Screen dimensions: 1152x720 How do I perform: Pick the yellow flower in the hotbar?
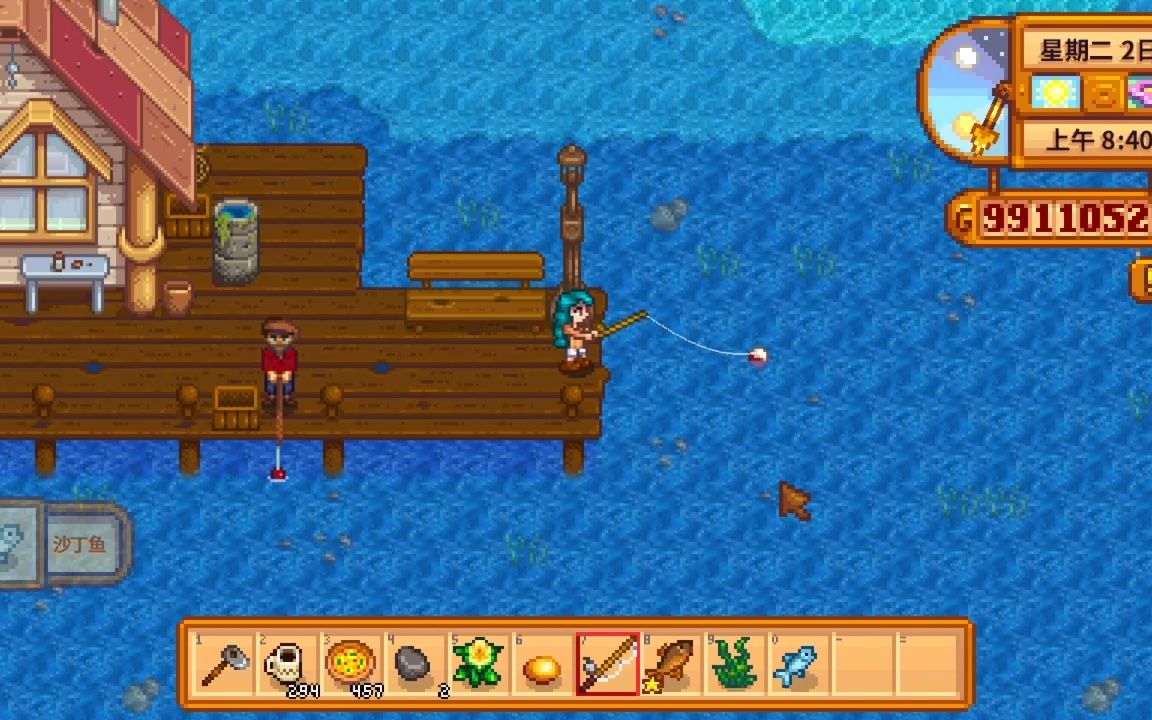tap(478, 664)
